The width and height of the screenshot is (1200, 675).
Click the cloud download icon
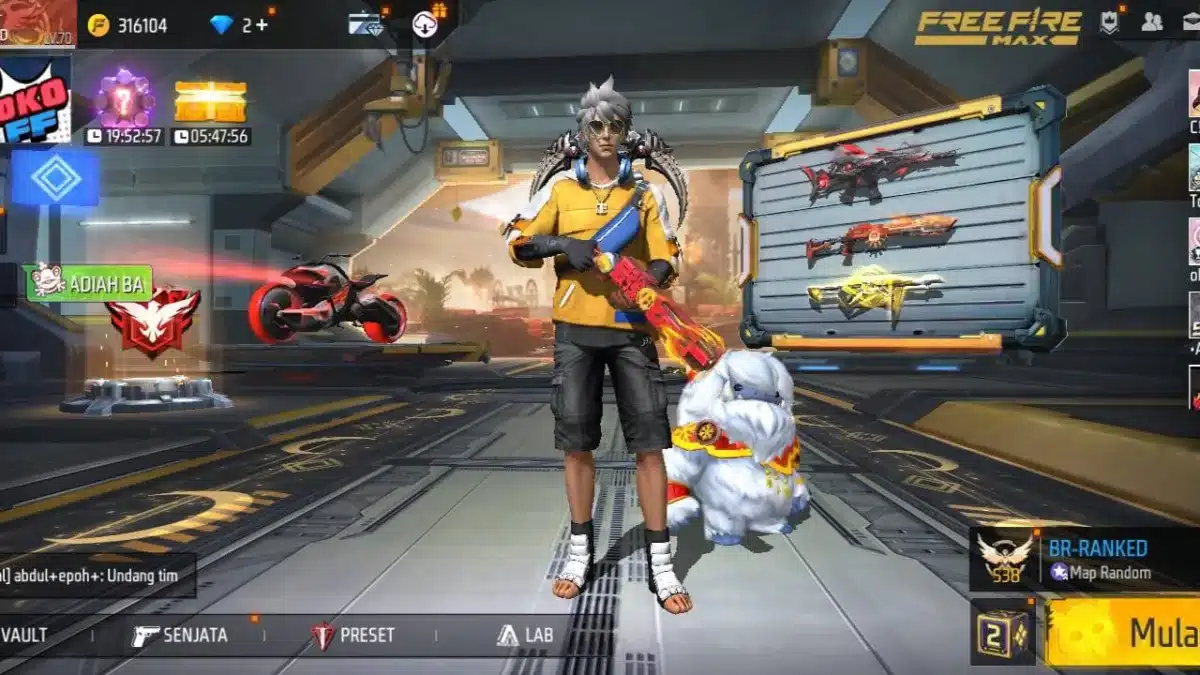425,24
